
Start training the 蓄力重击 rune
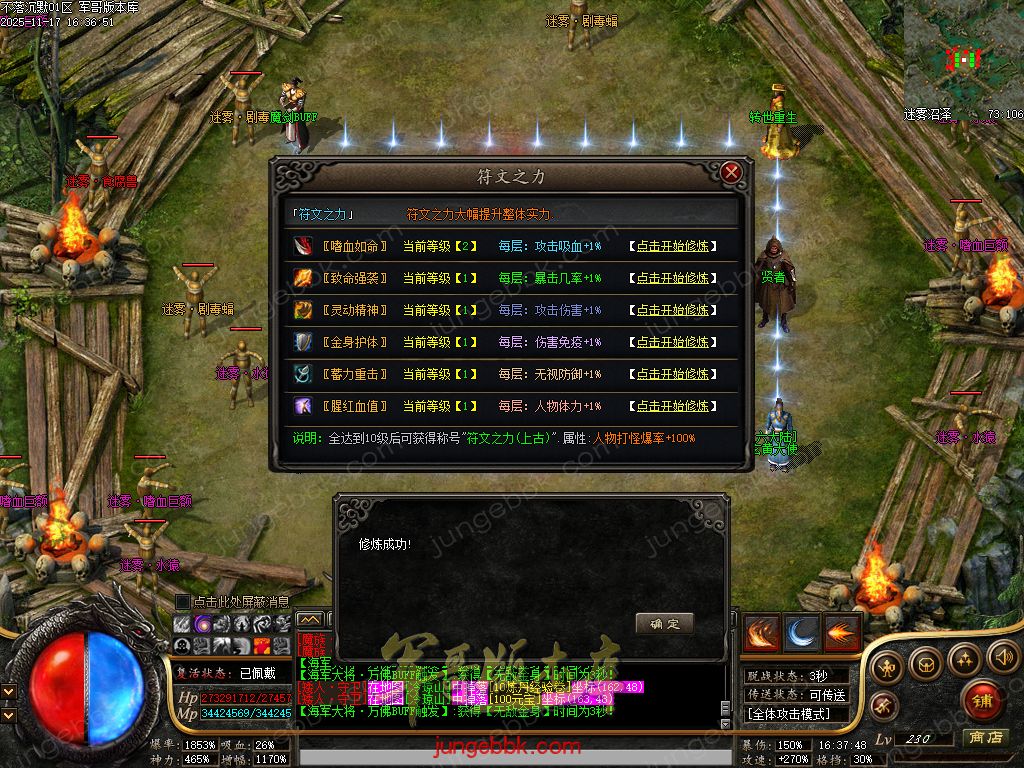click(673, 374)
